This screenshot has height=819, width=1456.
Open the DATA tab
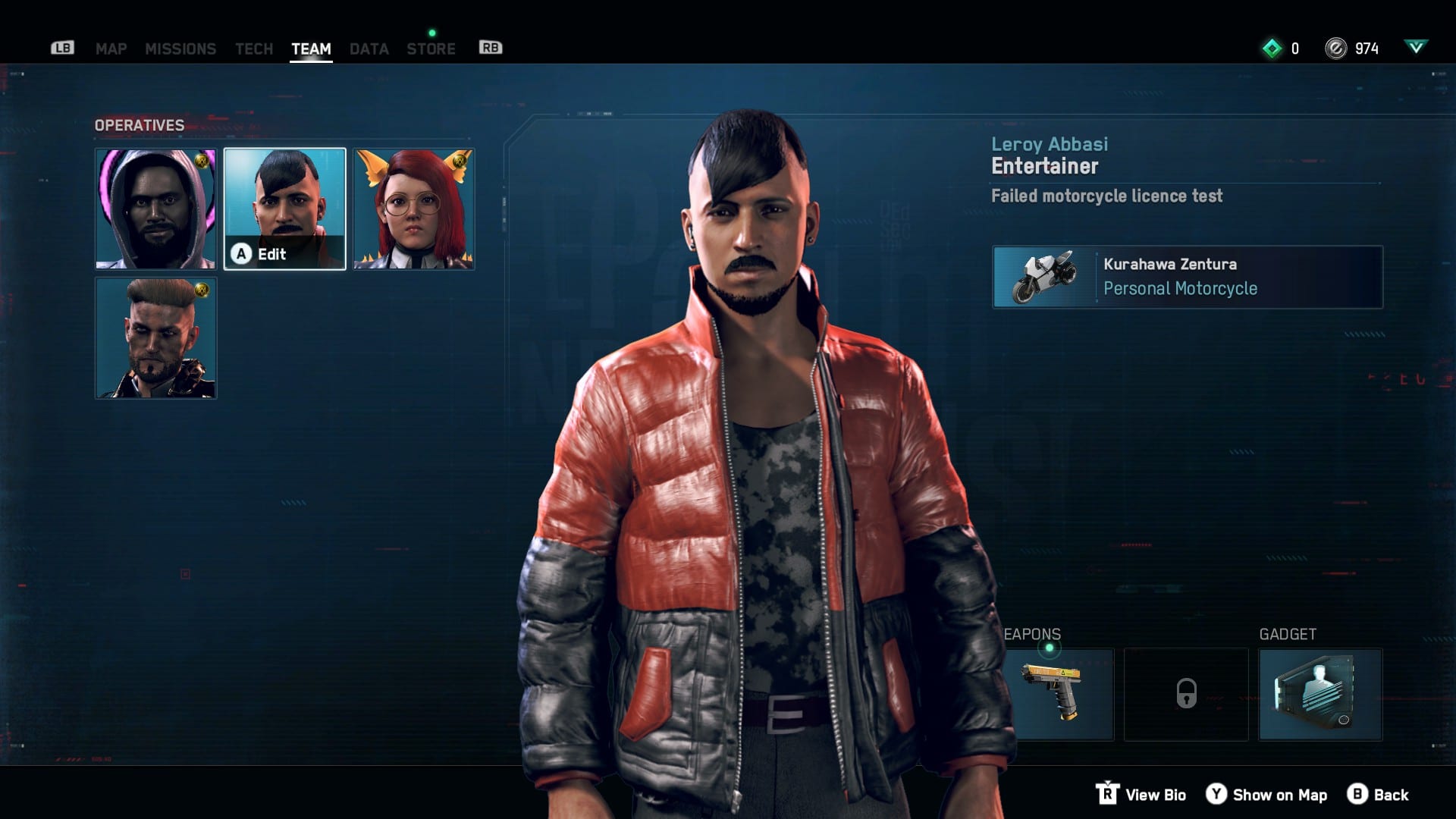(x=369, y=49)
